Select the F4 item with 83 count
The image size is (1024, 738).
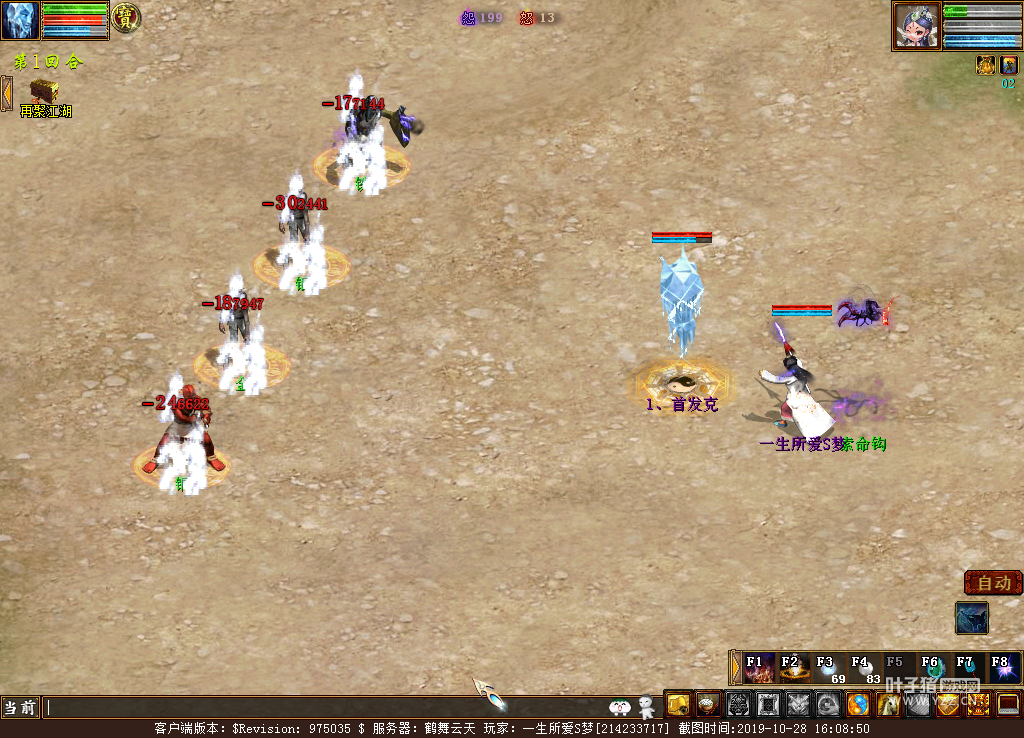click(864, 668)
